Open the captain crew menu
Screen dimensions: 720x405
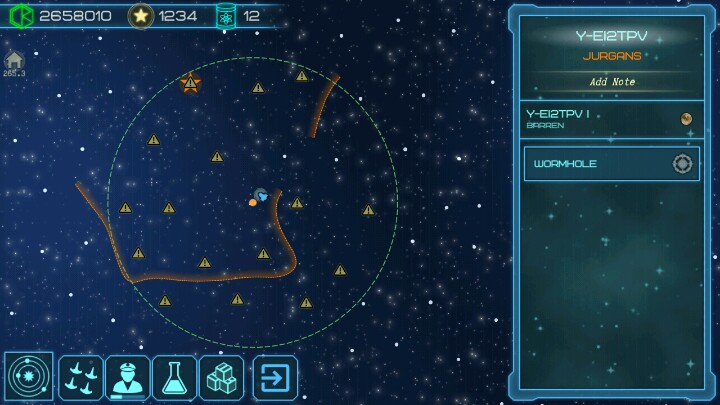[x=128, y=378]
